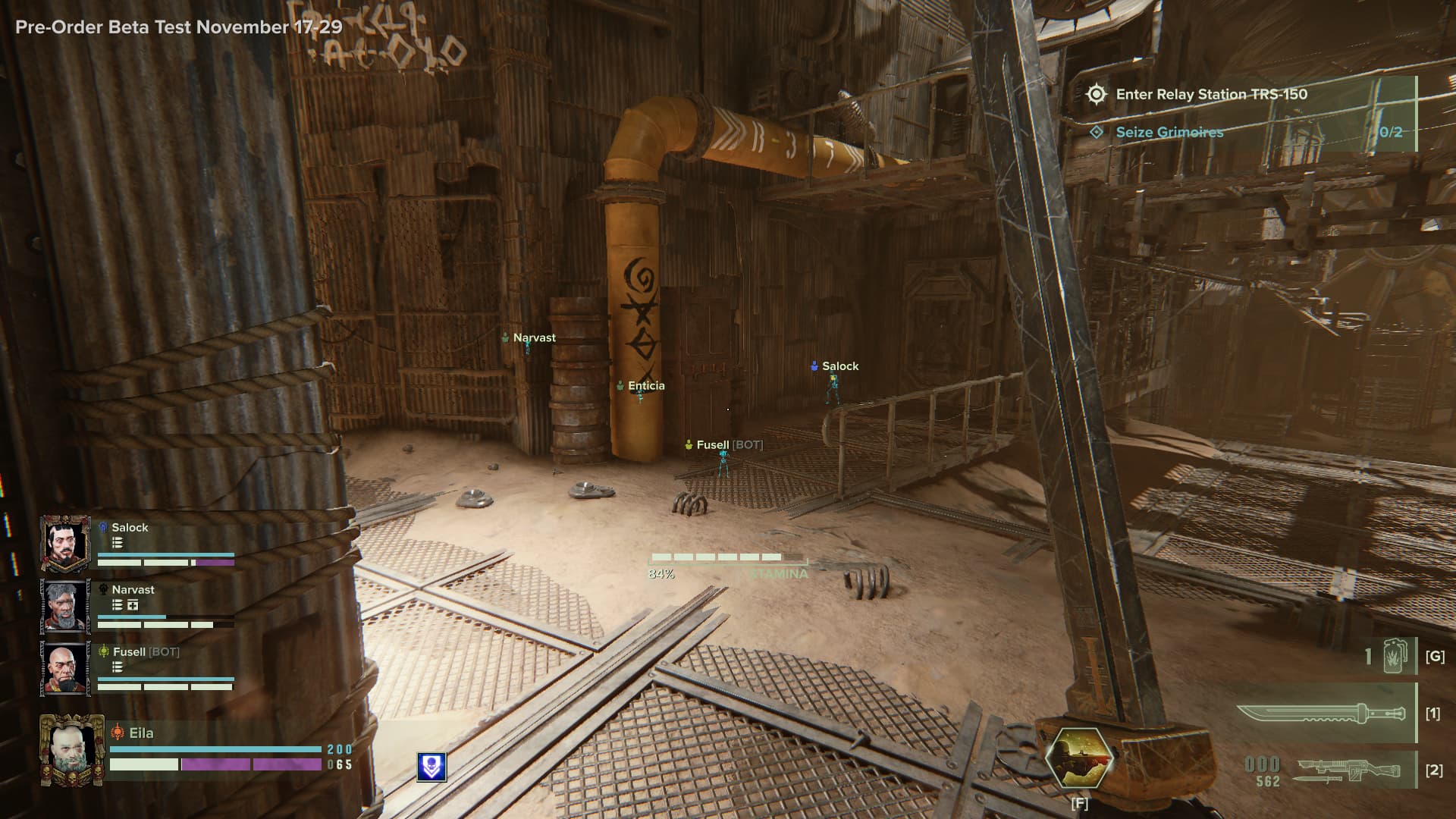
Task: Choose the grenade slot
Action: [x=1394, y=657]
